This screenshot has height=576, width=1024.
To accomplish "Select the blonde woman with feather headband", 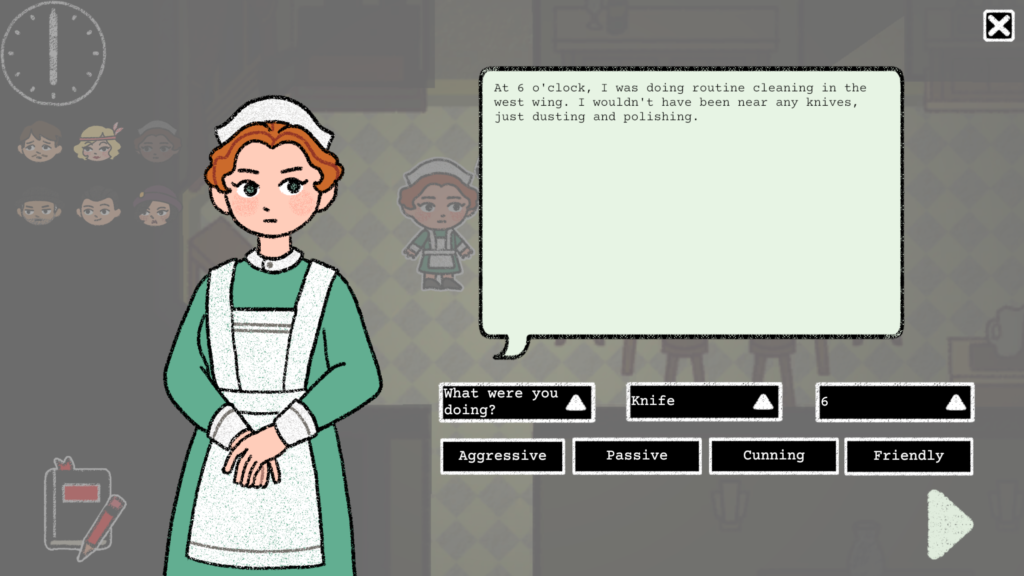I will pos(97,144).
